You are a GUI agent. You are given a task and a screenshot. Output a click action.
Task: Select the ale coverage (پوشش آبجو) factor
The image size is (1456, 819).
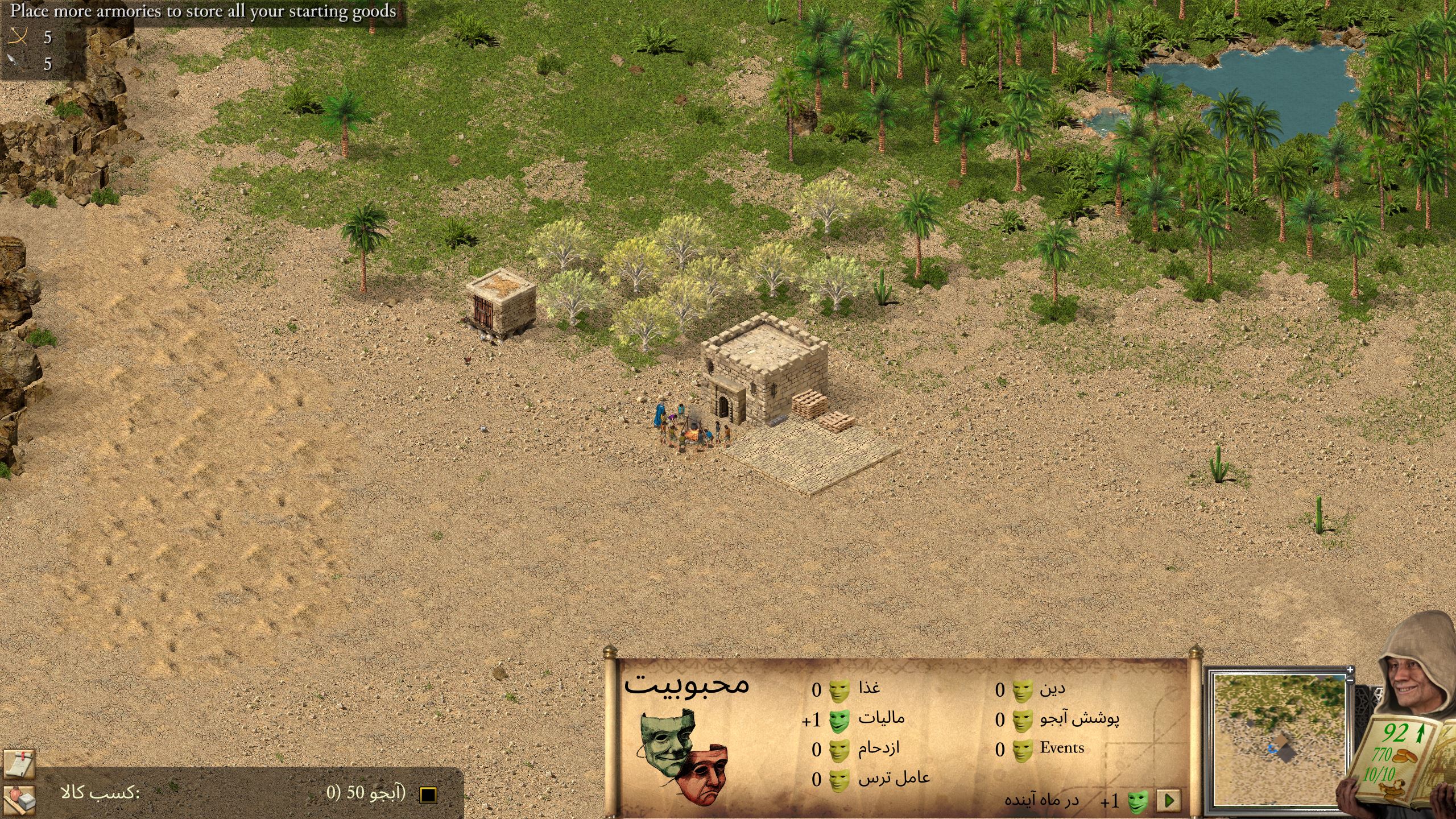click(1079, 719)
